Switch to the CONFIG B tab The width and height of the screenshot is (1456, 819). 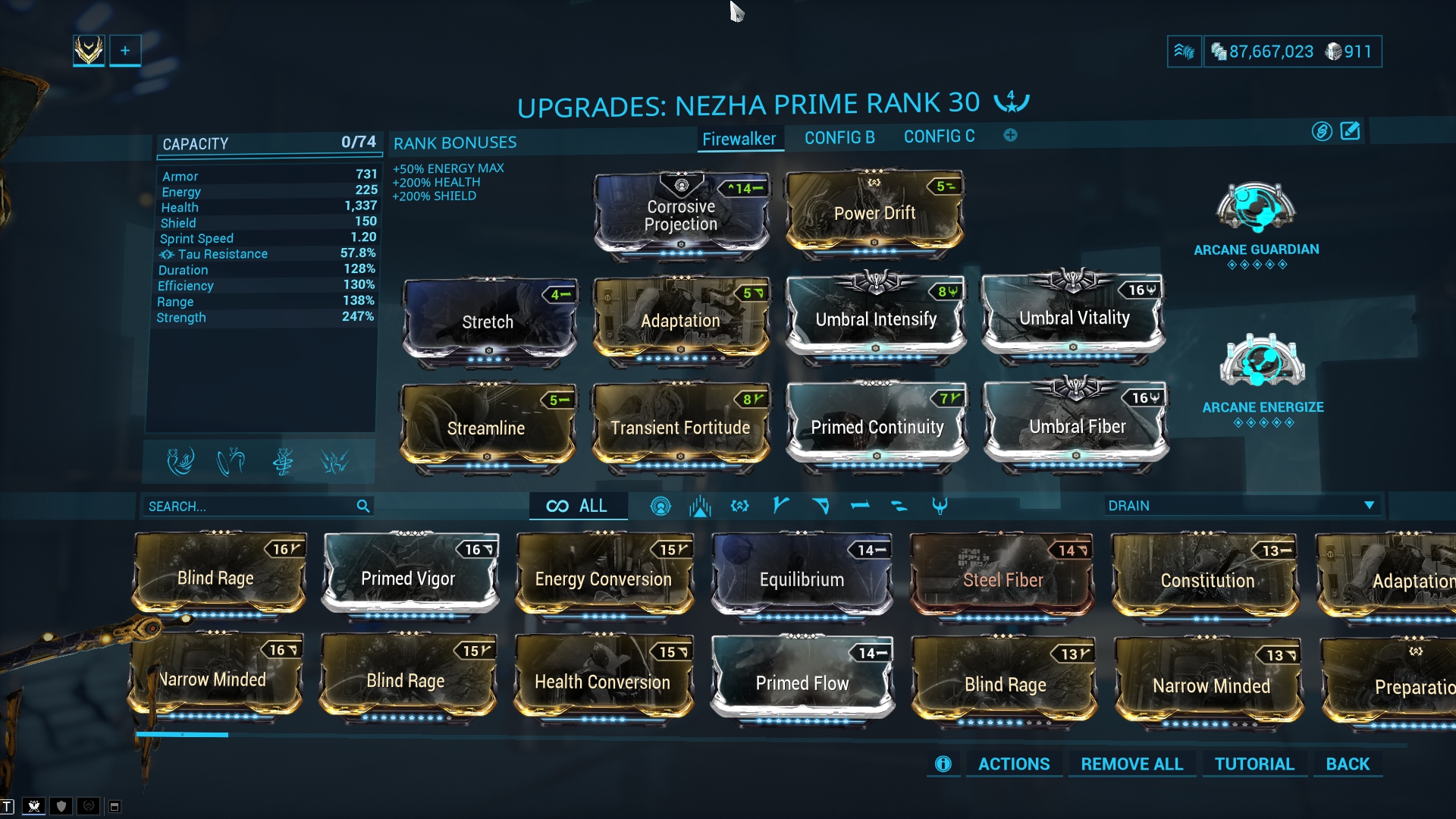point(839,137)
